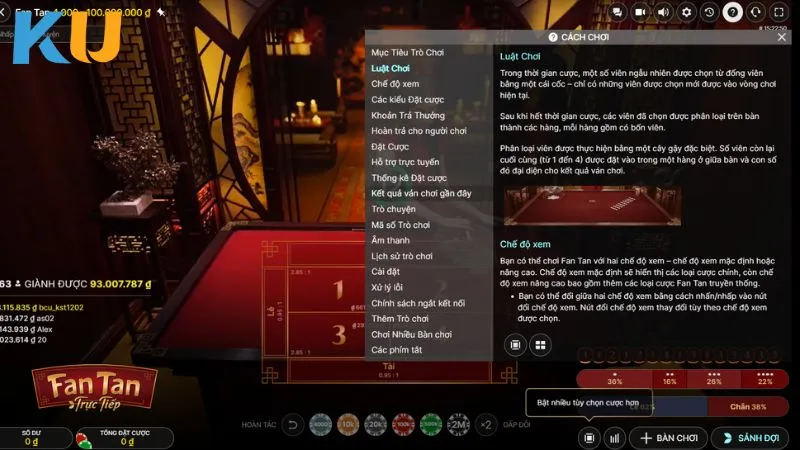Viewport: 800px width, 450px height.
Task: Select 'Các phím tắt' help entry
Action: tap(397, 350)
